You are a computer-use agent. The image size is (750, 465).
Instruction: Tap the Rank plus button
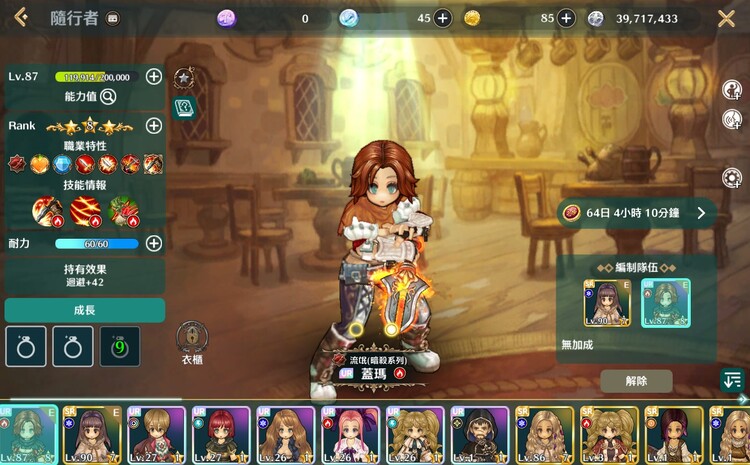(154, 126)
